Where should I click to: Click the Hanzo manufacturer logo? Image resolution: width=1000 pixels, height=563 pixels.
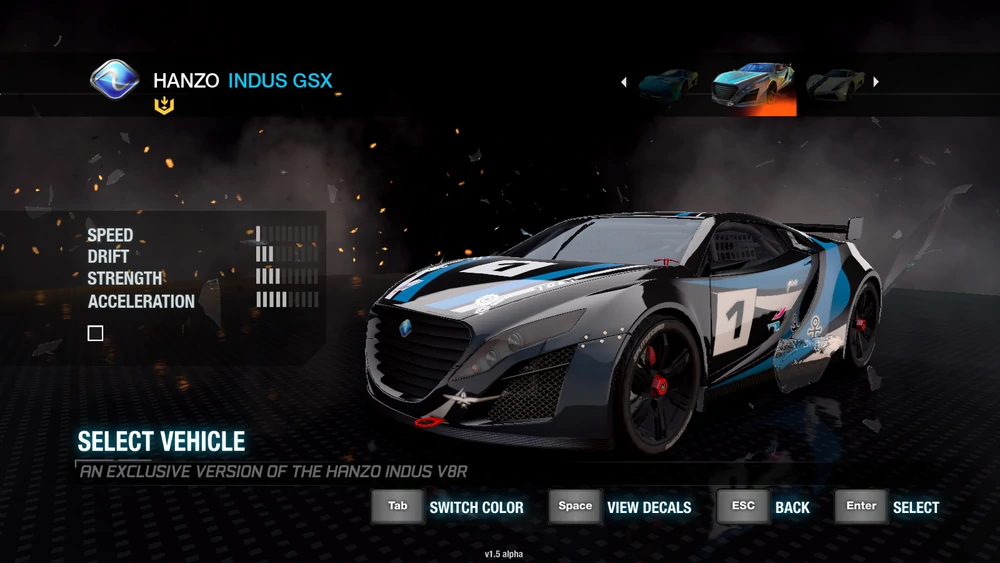[114, 80]
